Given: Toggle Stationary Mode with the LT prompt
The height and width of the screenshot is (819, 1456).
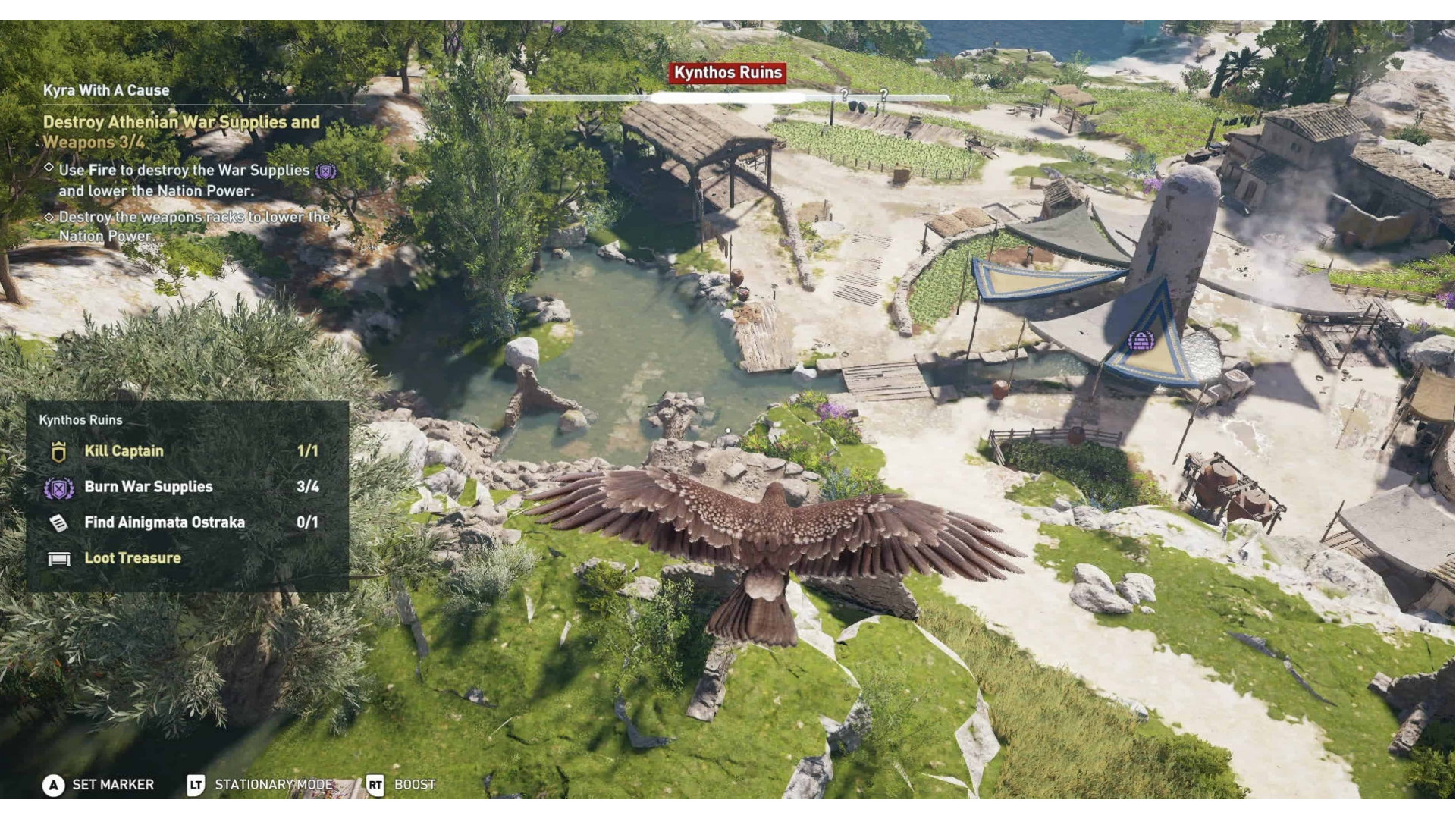Looking at the screenshot, I should (x=196, y=785).
